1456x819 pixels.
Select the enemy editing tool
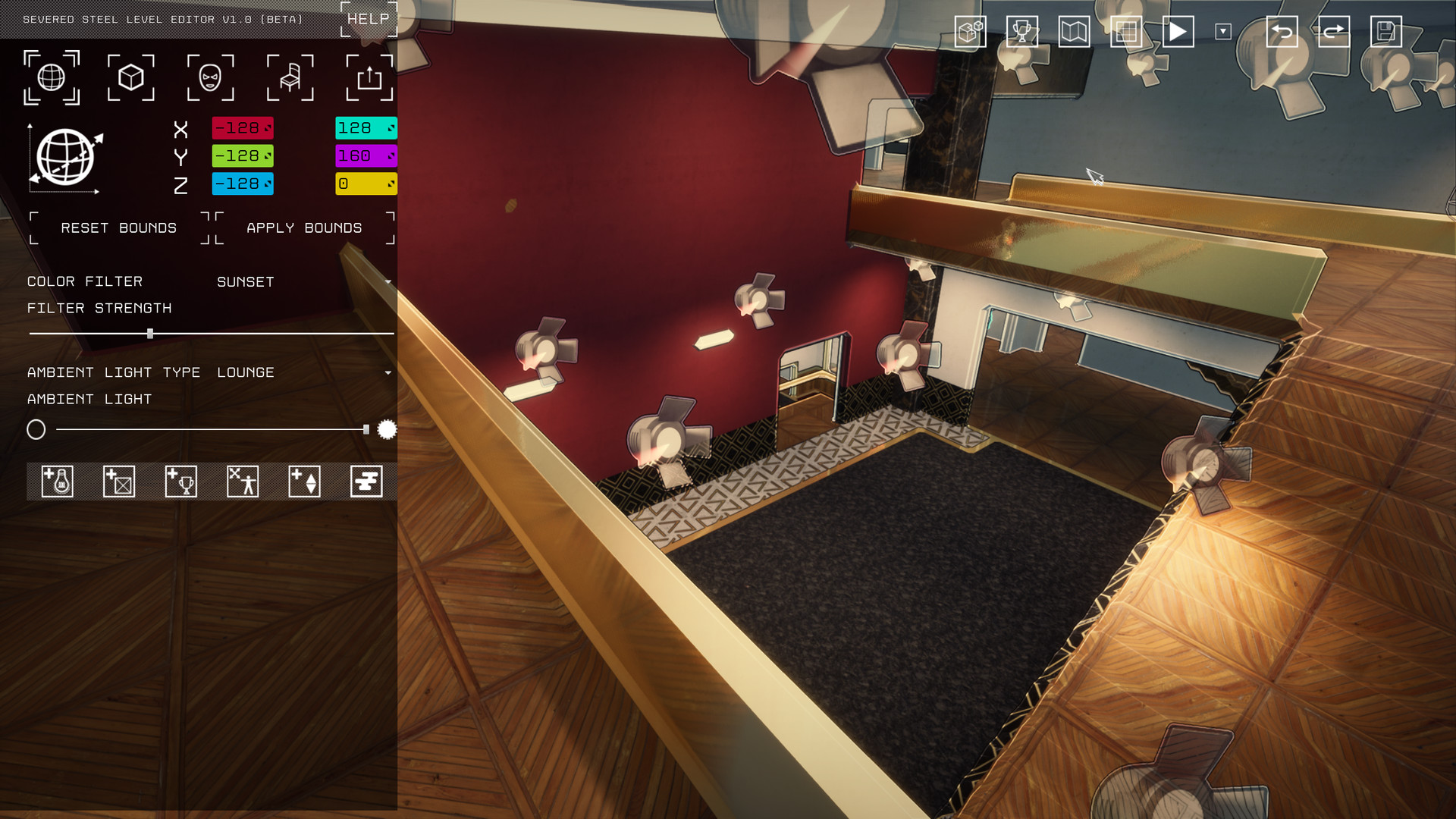pos(210,77)
